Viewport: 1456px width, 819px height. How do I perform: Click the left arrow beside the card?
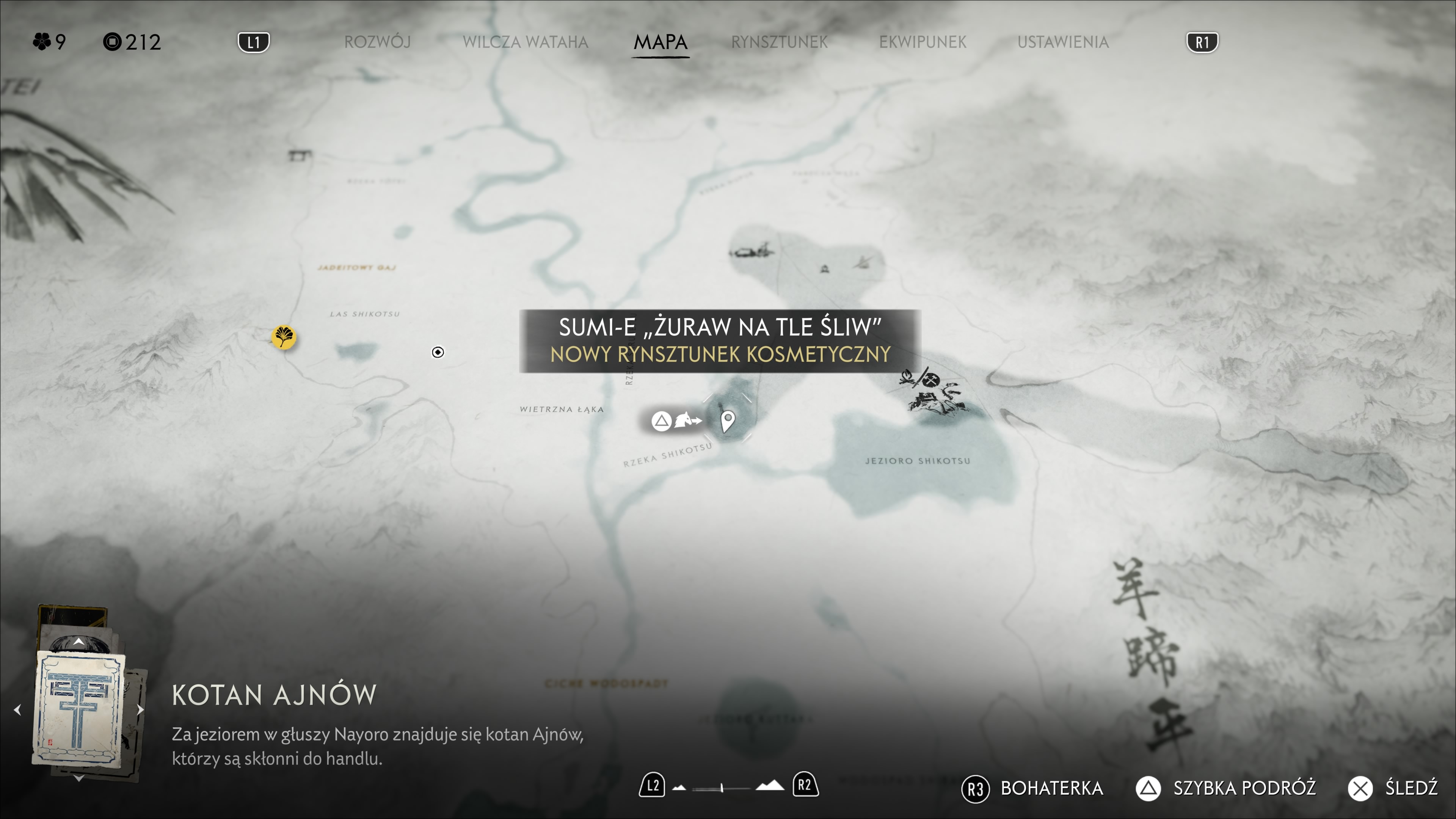tap(17, 709)
